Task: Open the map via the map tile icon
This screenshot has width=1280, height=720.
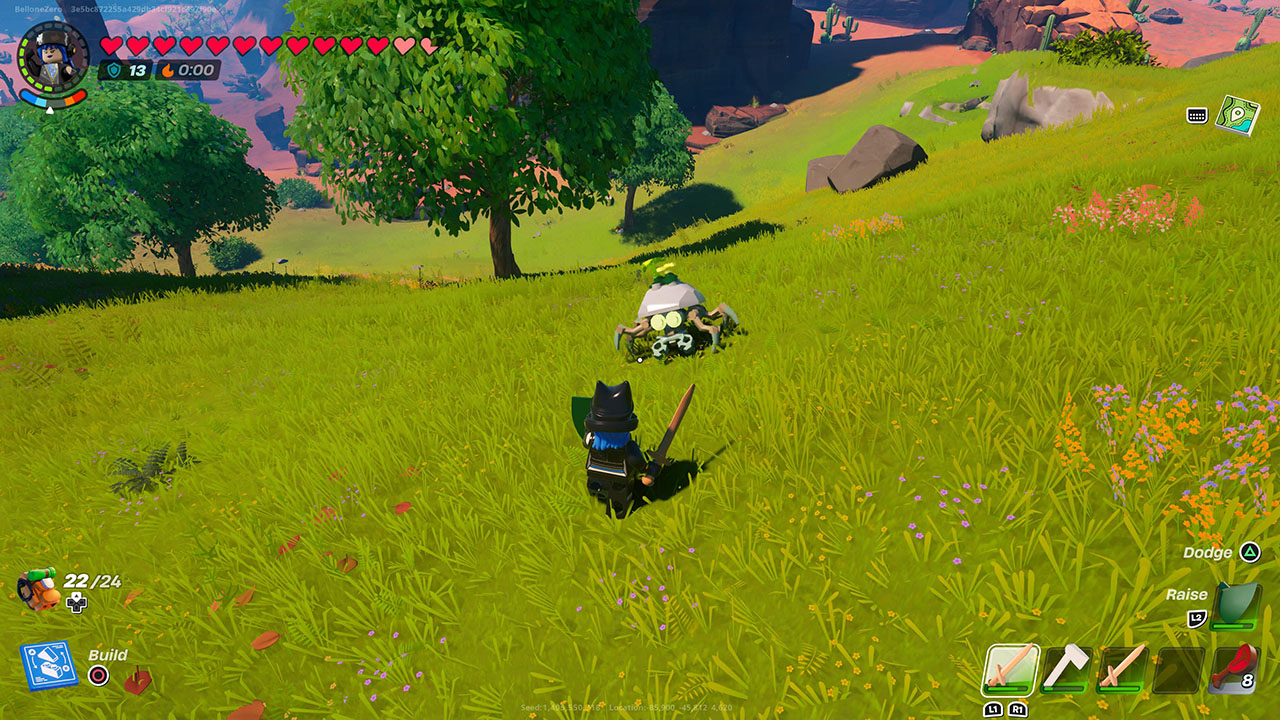Action: tap(1239, 114)
